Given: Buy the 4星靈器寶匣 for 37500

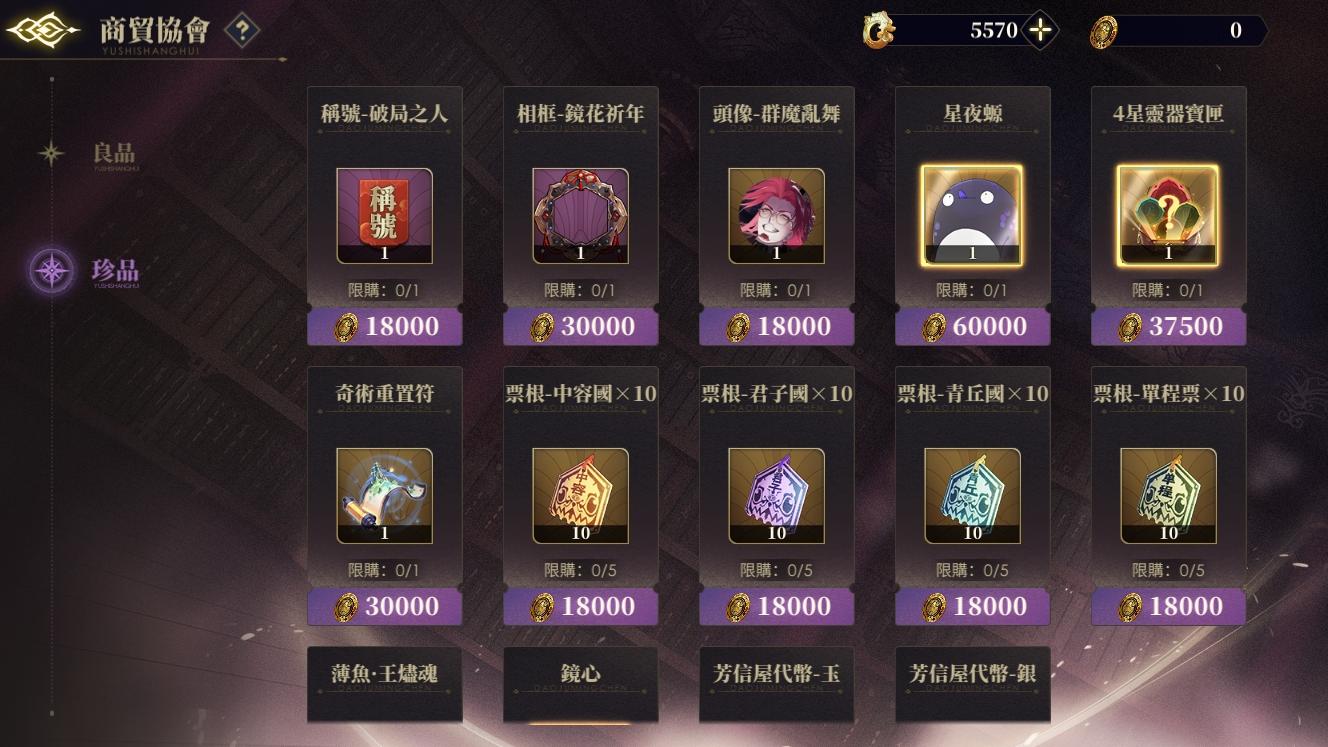Looking at the screenshot, I should pyautogui.click(x=1168, y=326).
